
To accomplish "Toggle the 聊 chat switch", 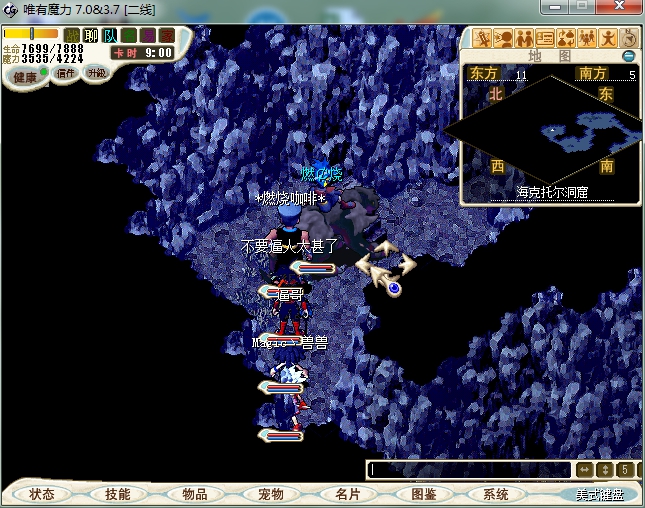I will coord(91,36).
